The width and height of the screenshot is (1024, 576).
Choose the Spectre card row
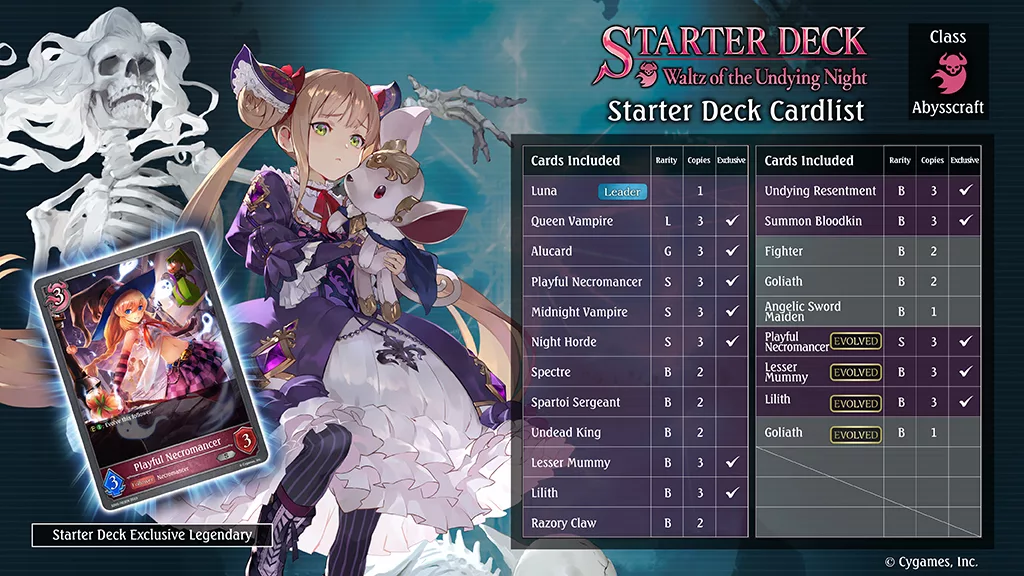point(635,372)
